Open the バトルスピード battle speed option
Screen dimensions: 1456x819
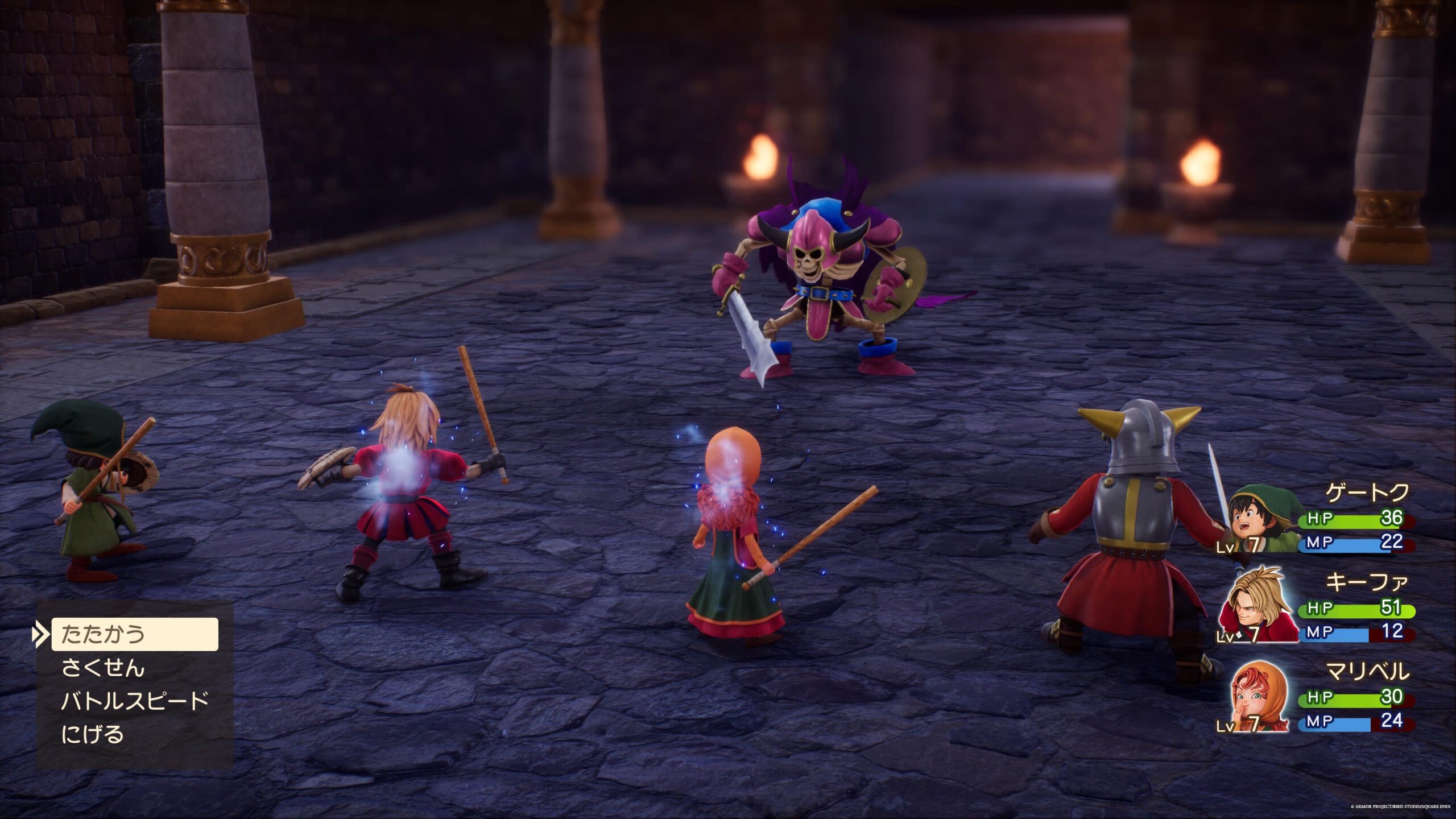tap(135, 701)
